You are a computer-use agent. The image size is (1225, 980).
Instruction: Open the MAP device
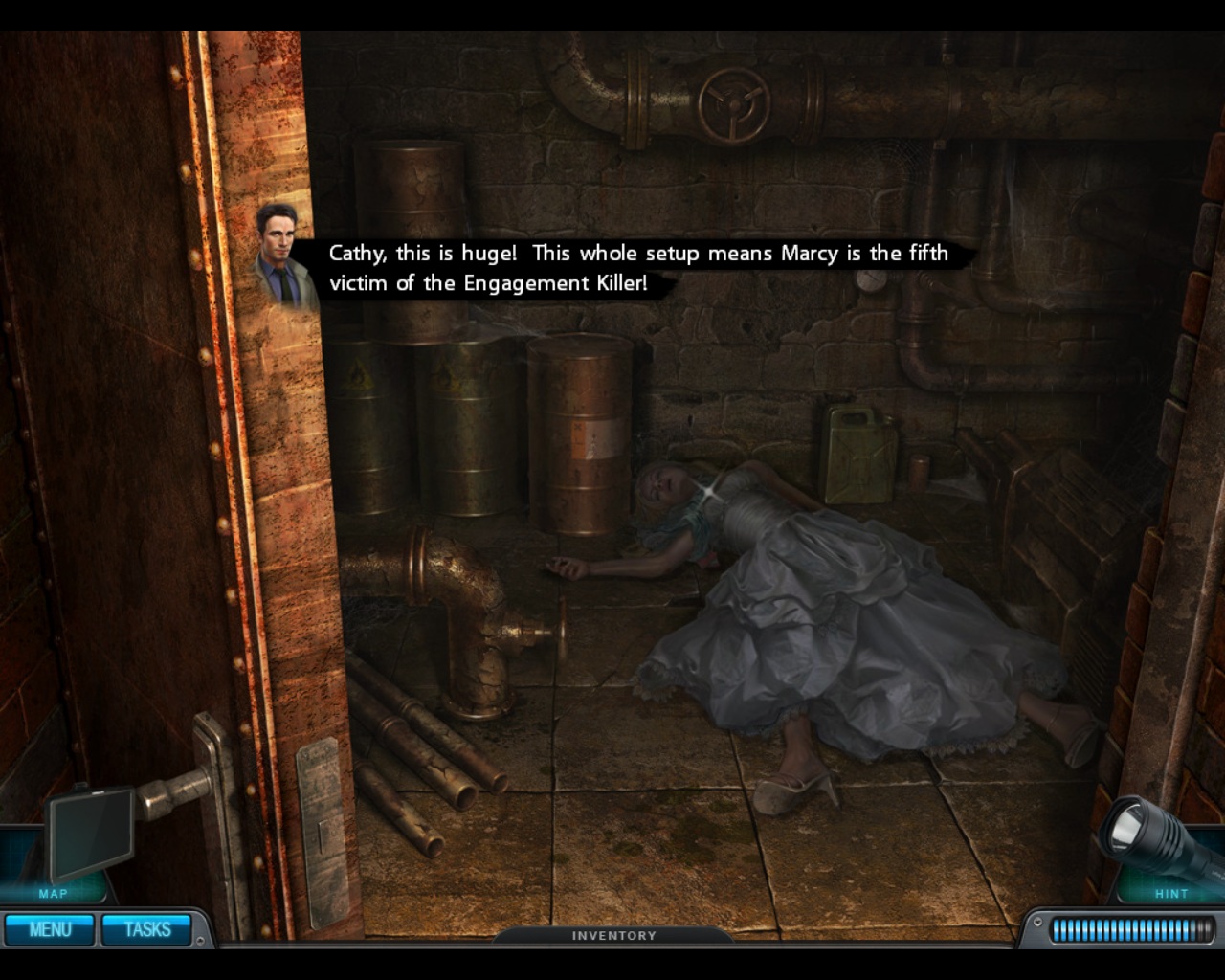(x=88, y=835)
